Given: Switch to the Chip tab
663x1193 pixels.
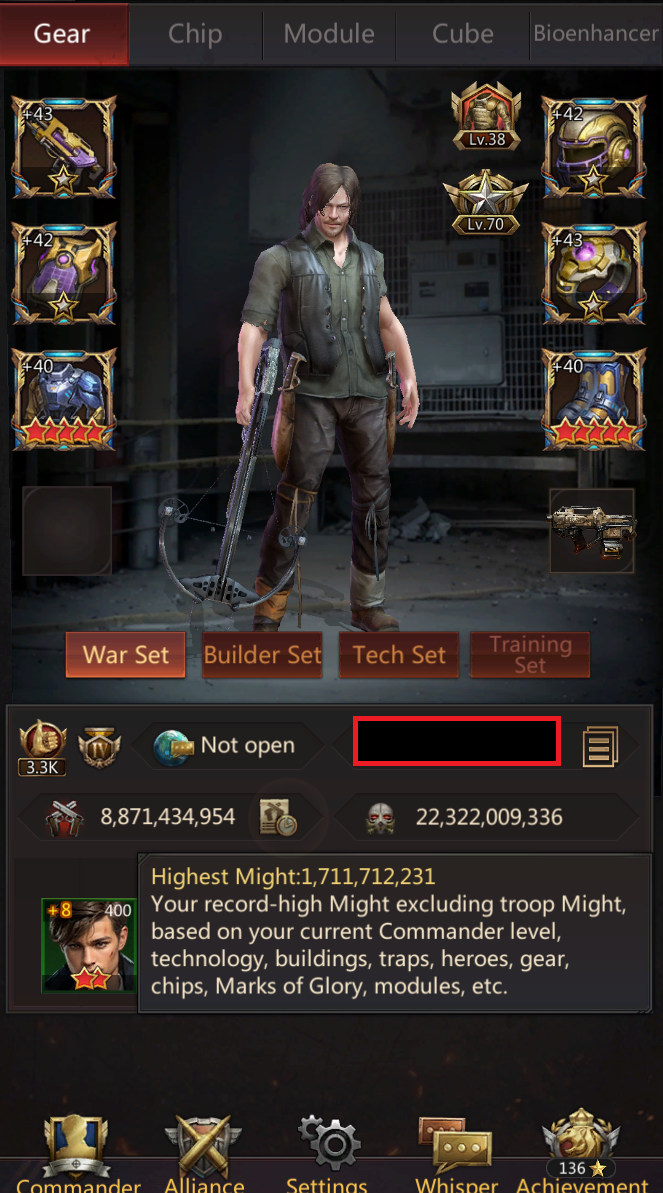Looking at the screenshot, I should point(195,34).
